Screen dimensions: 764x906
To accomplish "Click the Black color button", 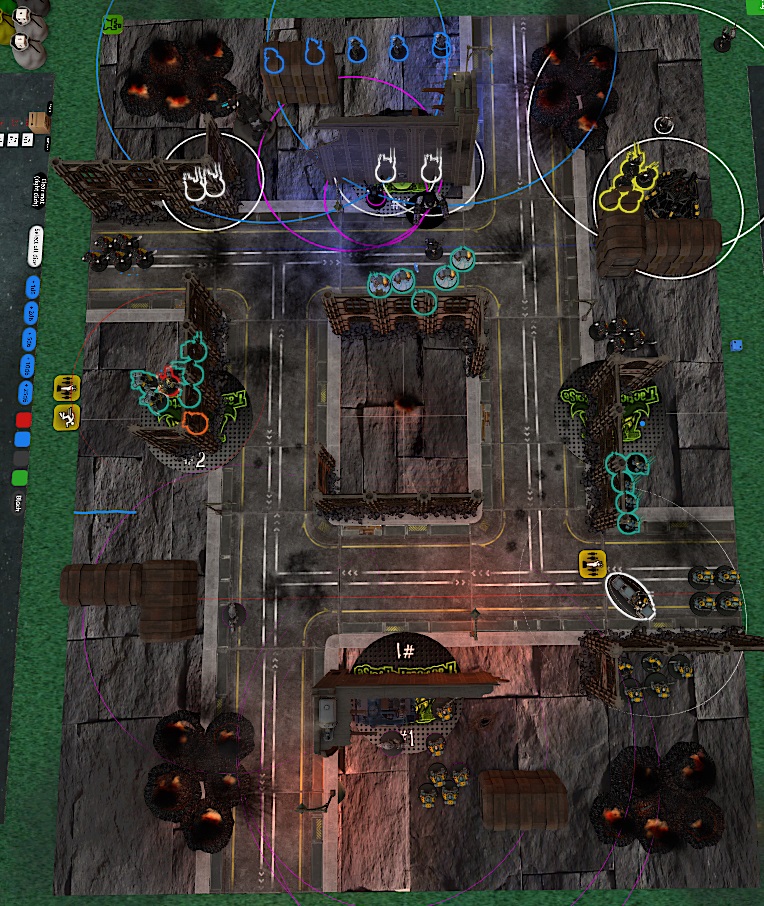I will (x=18, y=504).
